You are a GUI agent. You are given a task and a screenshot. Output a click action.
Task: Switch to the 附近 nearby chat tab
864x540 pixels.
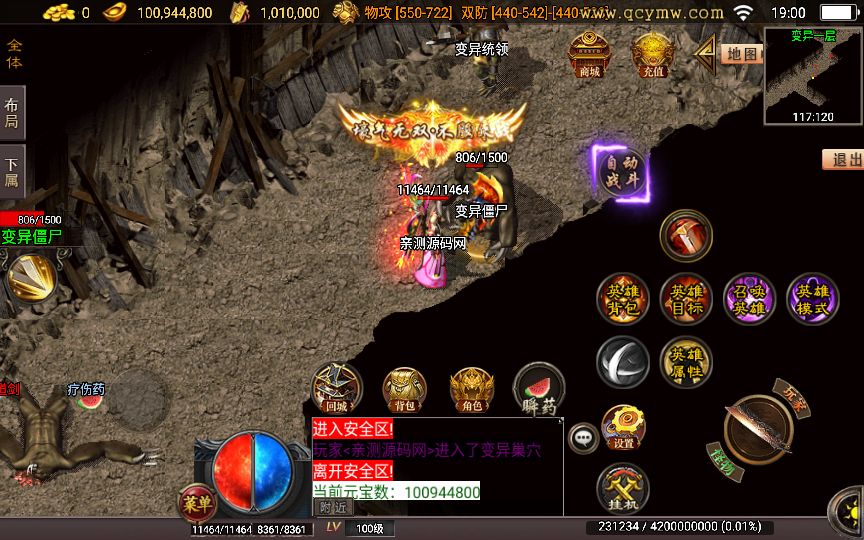[333, 507]
